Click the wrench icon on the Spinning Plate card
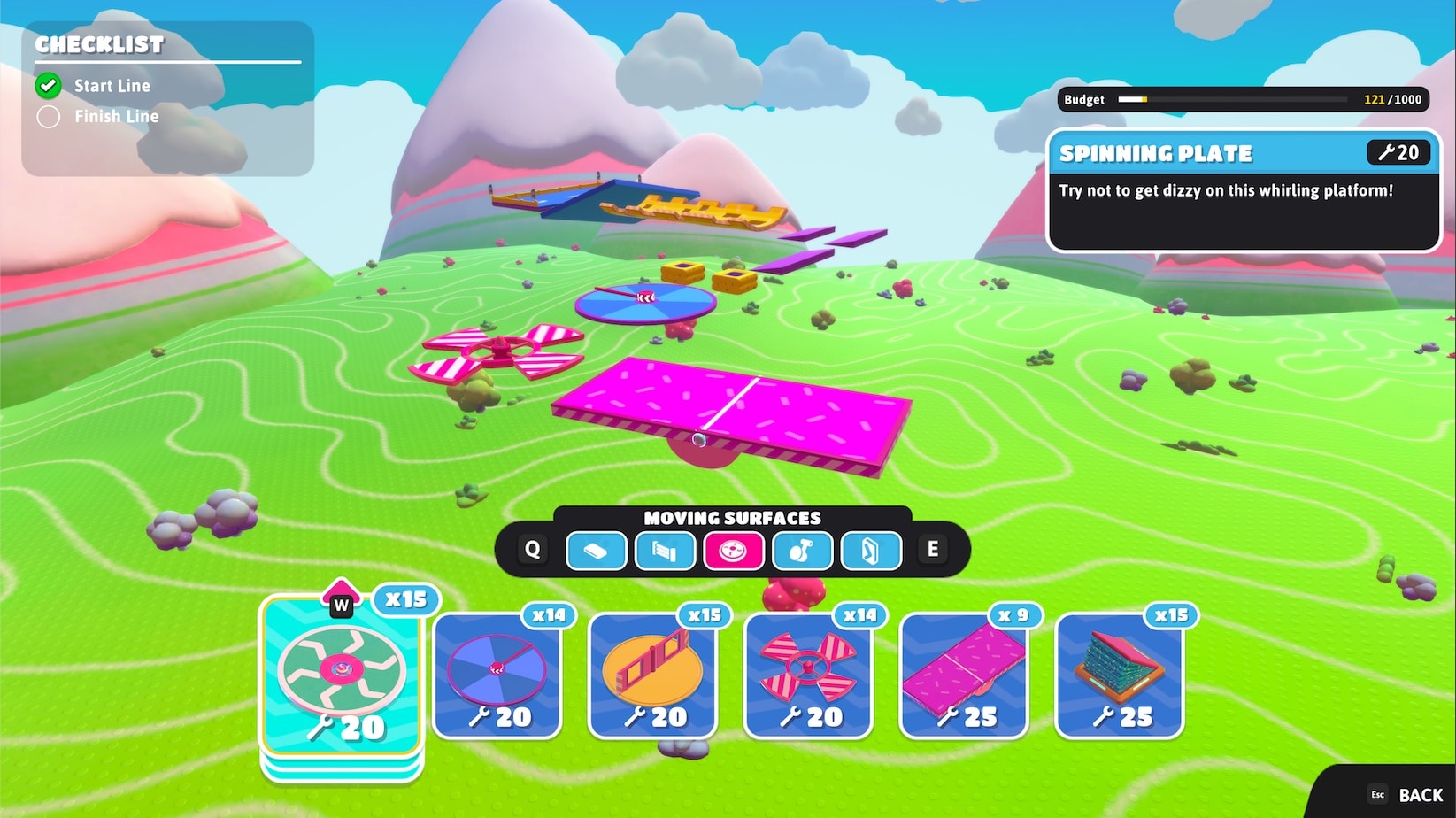The height and width of the screenshot is (818, 1456). [x=1387, y=152]
